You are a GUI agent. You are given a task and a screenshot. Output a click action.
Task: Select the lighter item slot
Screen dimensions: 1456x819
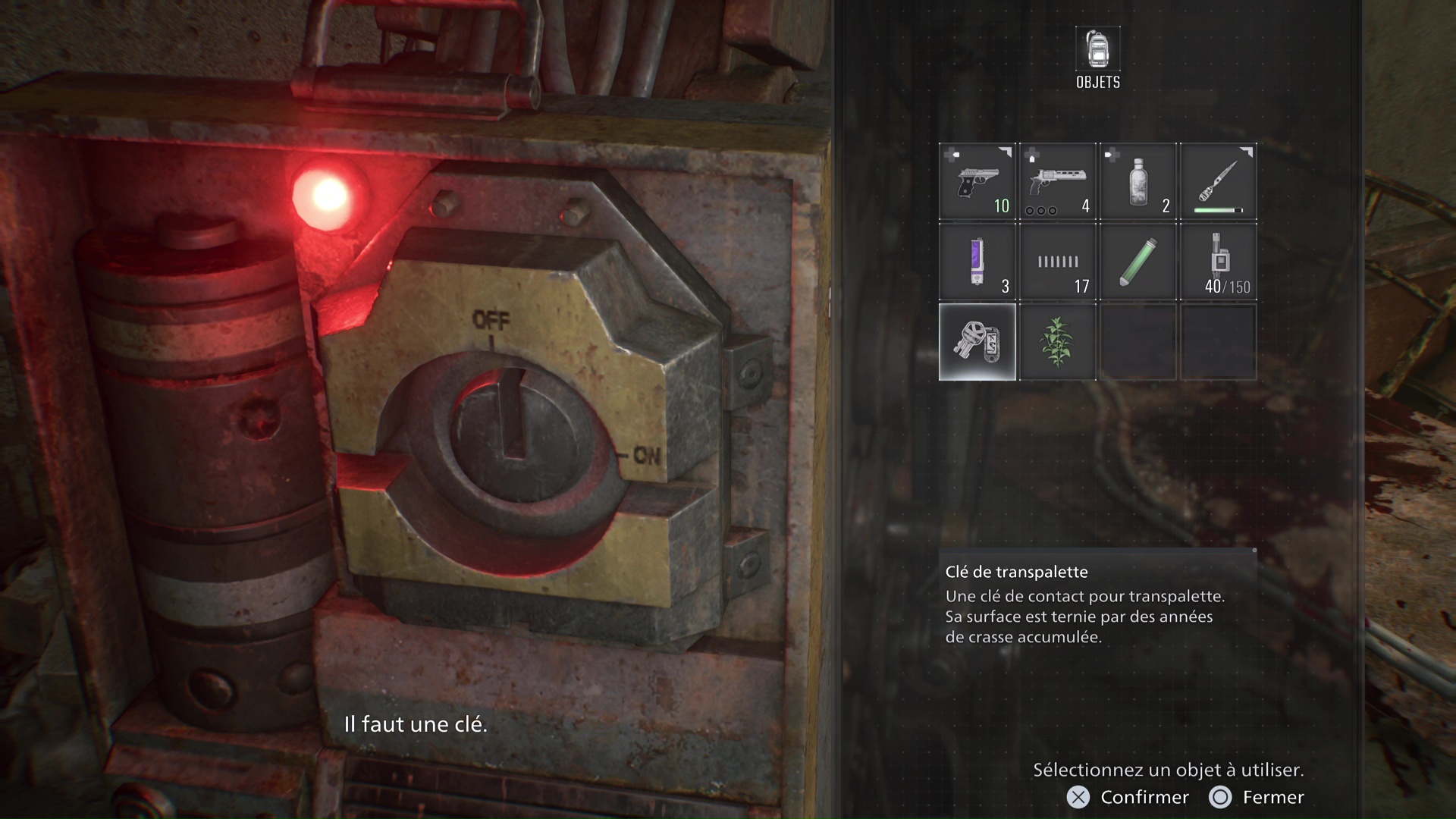[x=977, y=262]
